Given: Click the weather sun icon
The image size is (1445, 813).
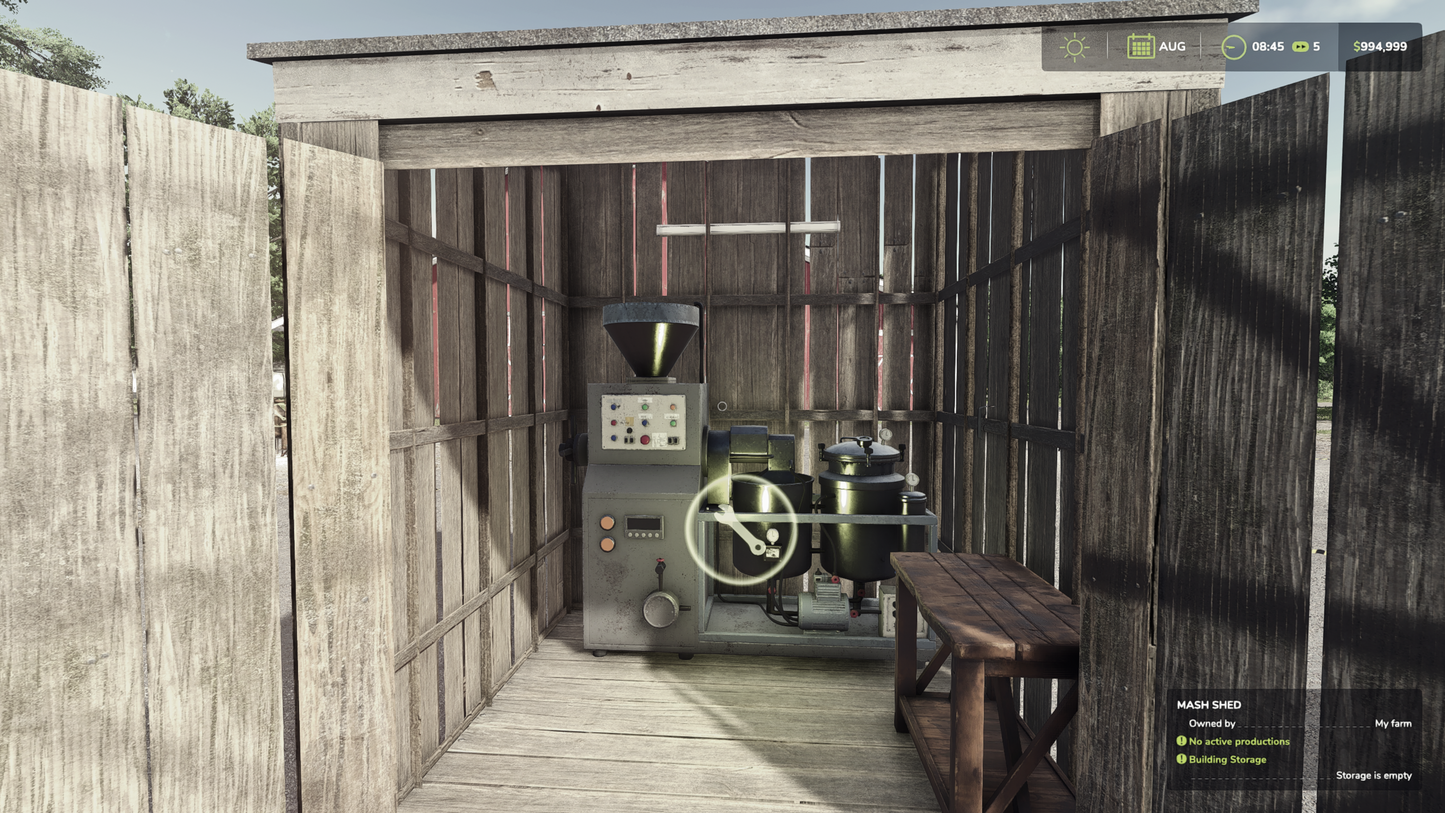Looking at the screenshot, I should coord(1073,45).
